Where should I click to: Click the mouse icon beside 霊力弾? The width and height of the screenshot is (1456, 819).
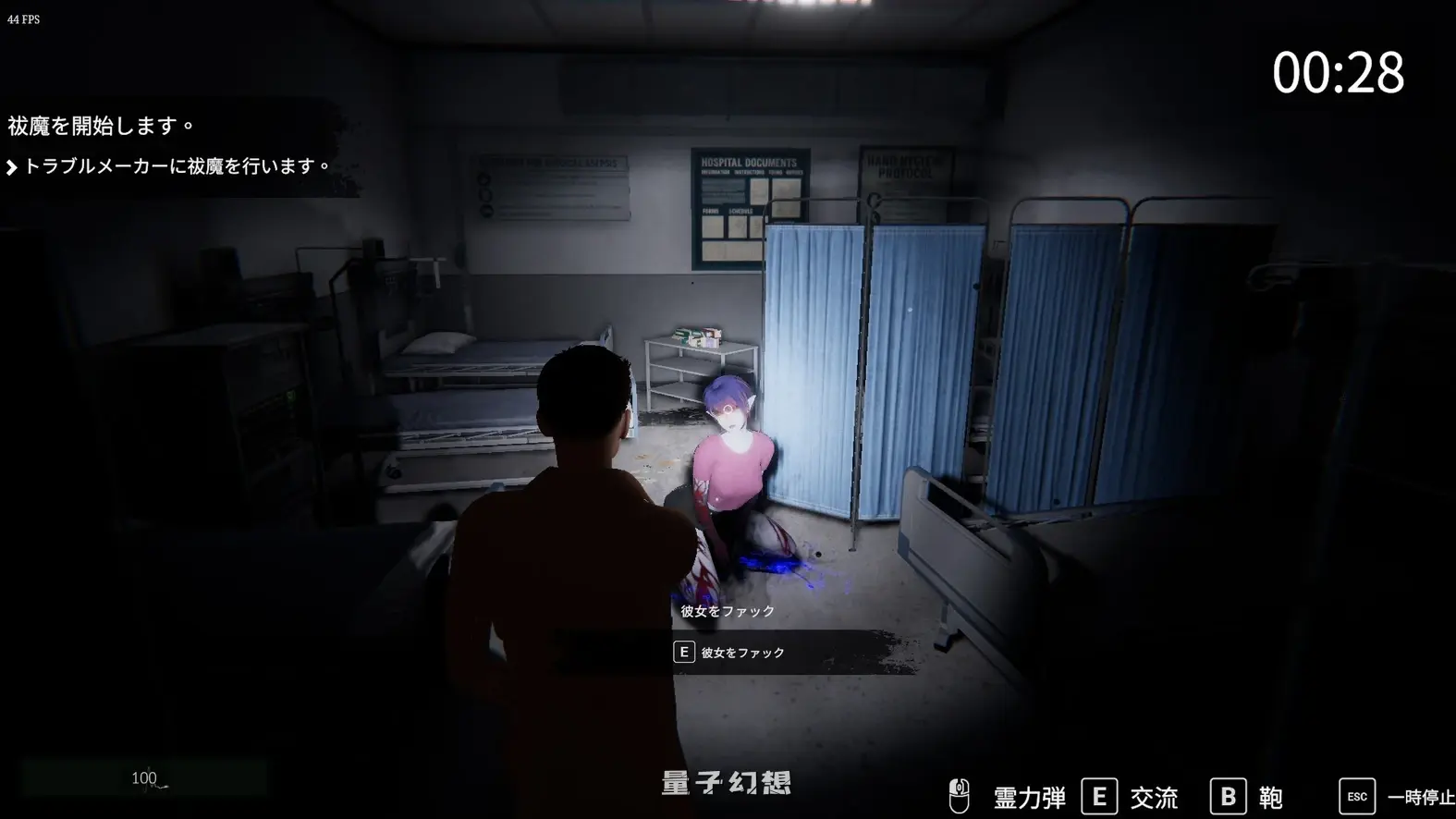click(x=960, y=794)
